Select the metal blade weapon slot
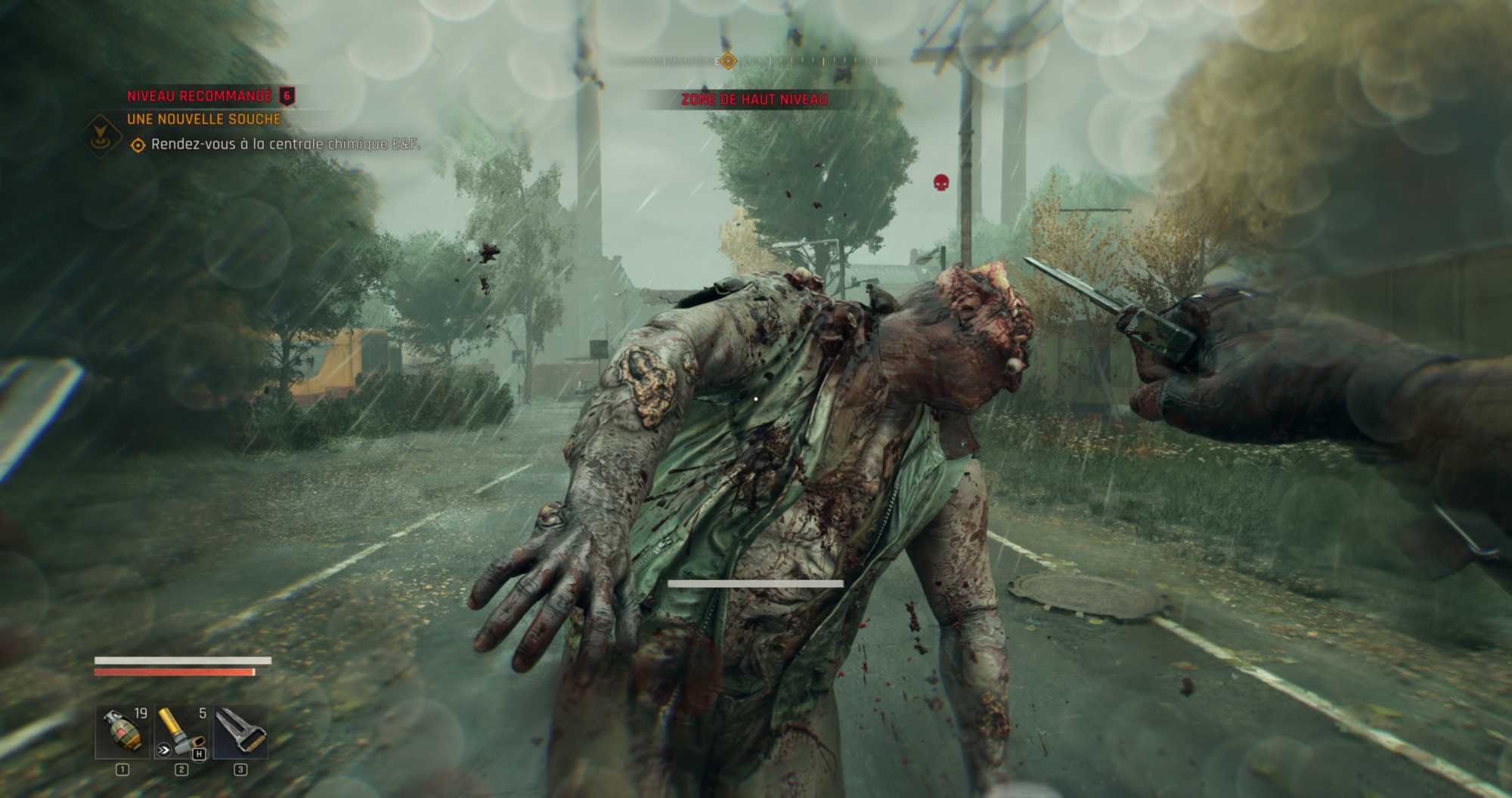 pos(240,731)
